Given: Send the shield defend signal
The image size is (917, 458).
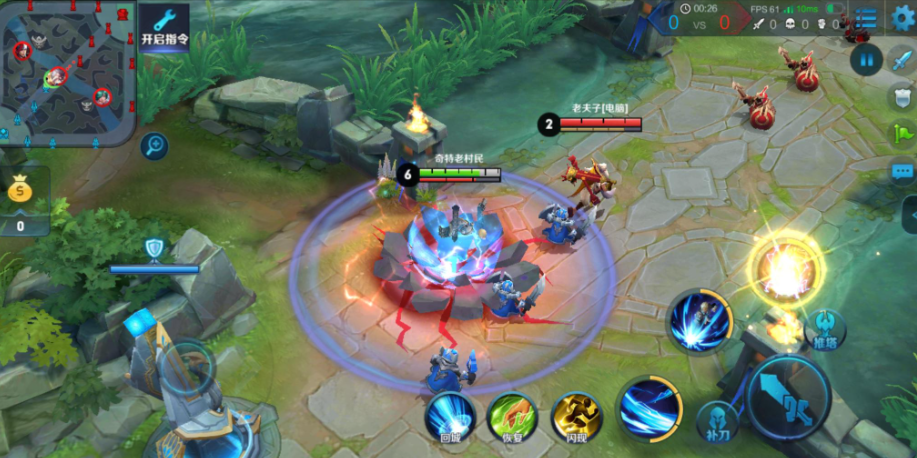Looking at the screenshot, I should coord(902,96).
